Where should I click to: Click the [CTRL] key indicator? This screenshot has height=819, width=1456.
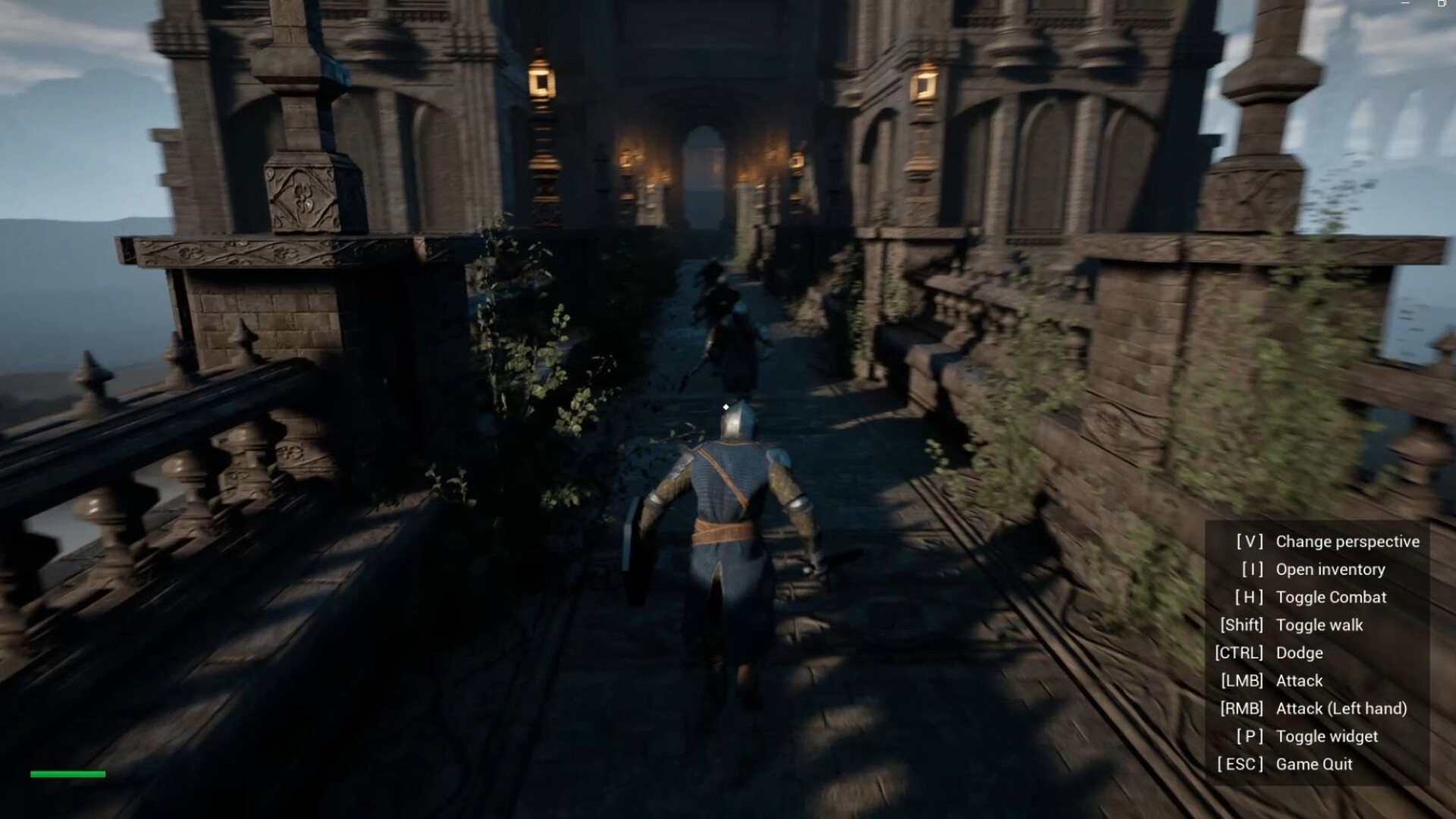[1240, 653]
